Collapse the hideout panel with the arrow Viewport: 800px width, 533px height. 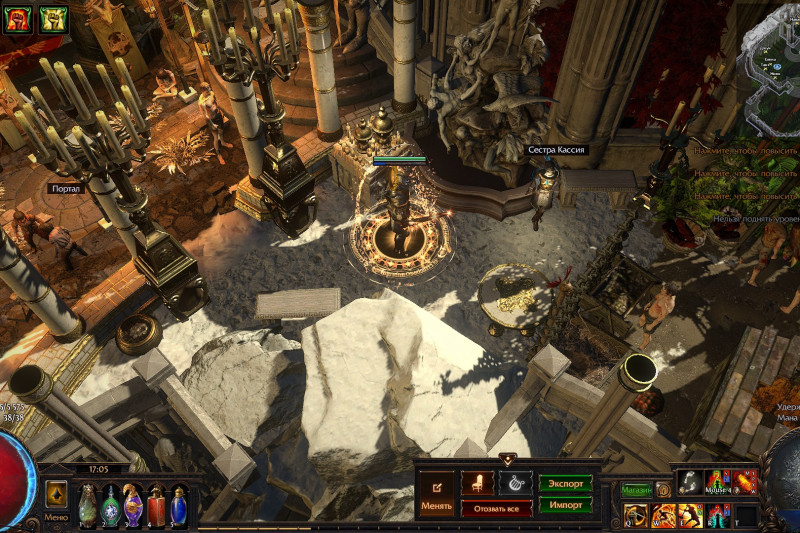coord(507,460)
